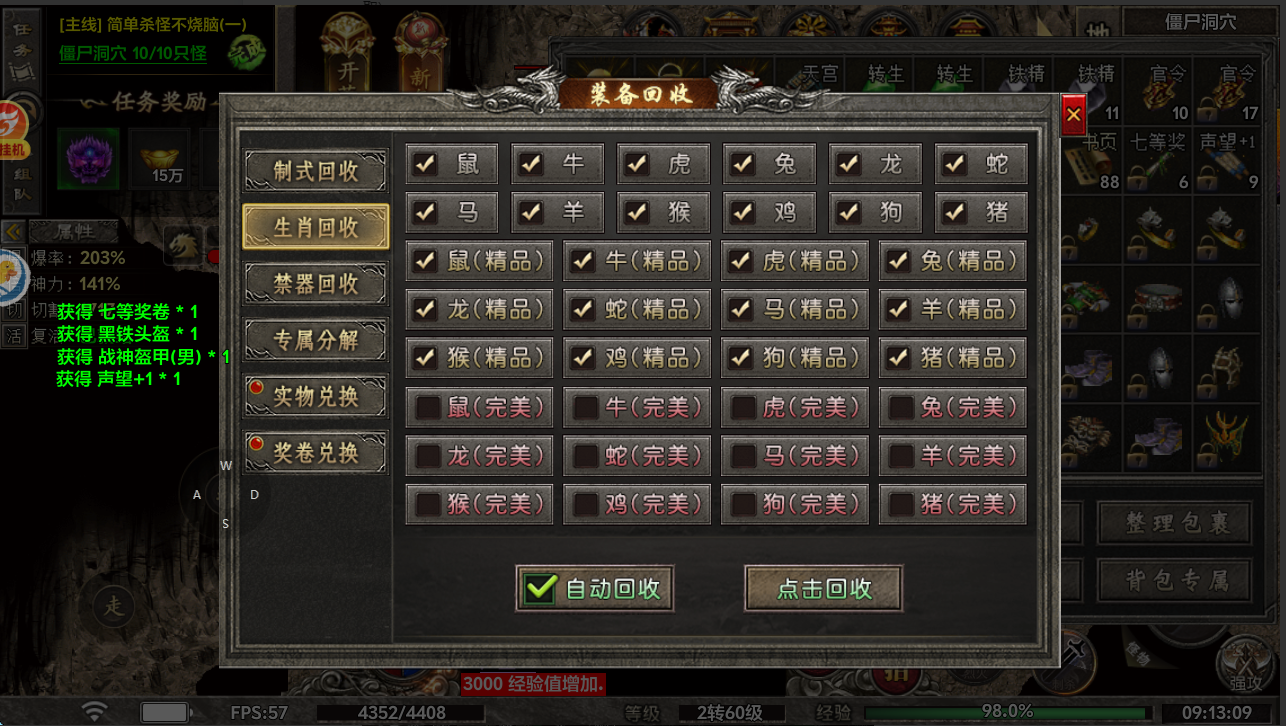Uncheck the plain 鼠 checkbox
Viewport: 1286px width, 726px height.
[427, 164]
